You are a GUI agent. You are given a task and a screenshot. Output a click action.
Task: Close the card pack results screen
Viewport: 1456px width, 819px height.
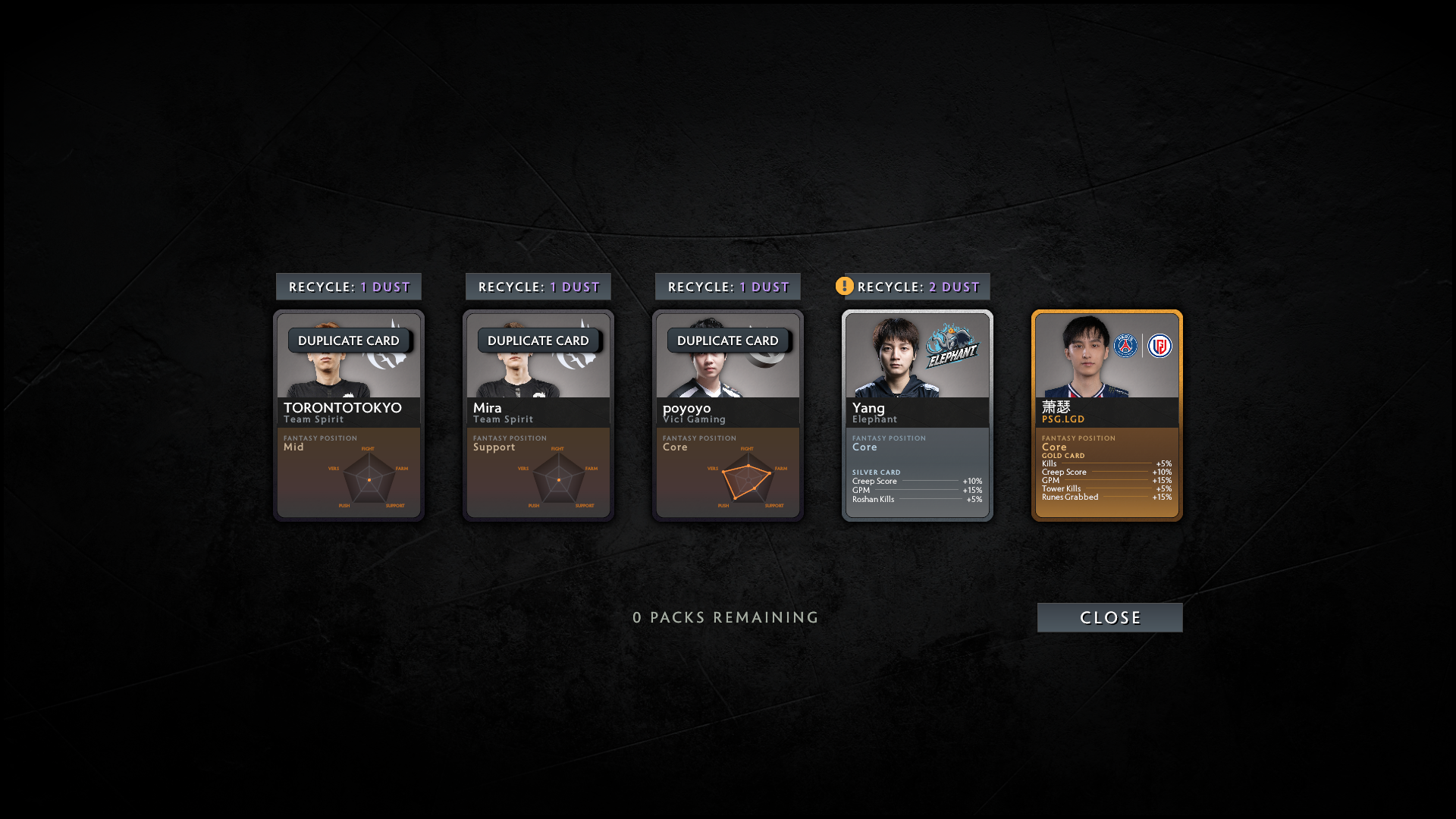point(1109,617)
